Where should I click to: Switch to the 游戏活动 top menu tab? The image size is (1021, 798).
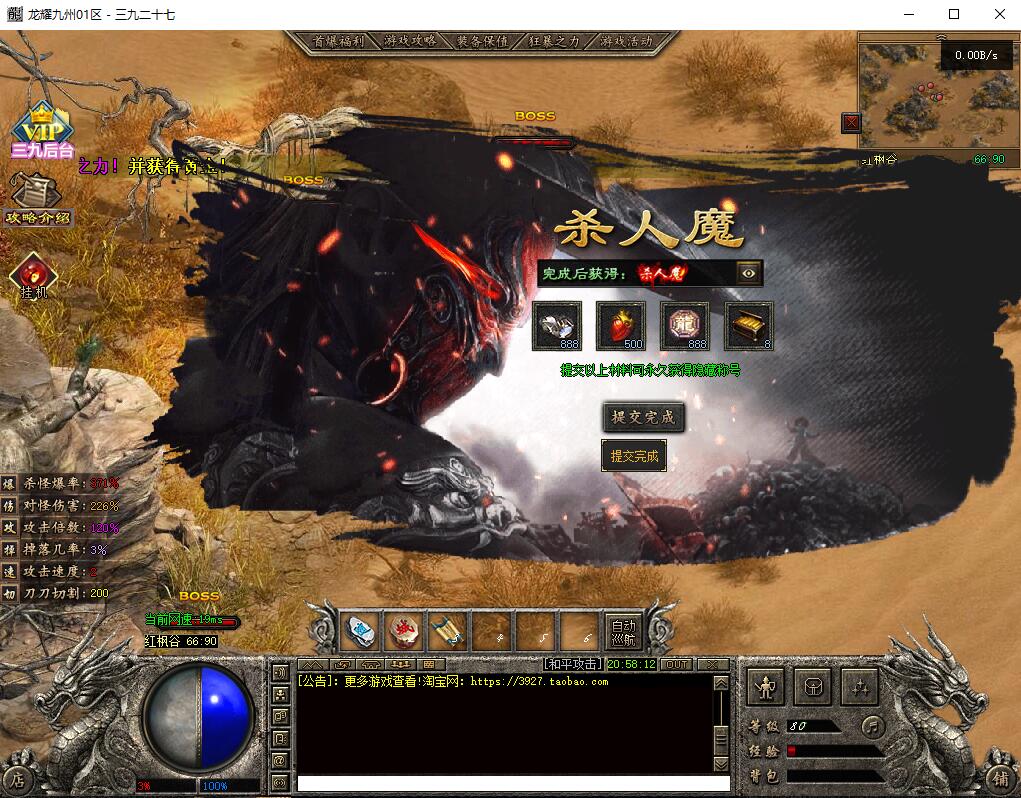tap(626, 42)
